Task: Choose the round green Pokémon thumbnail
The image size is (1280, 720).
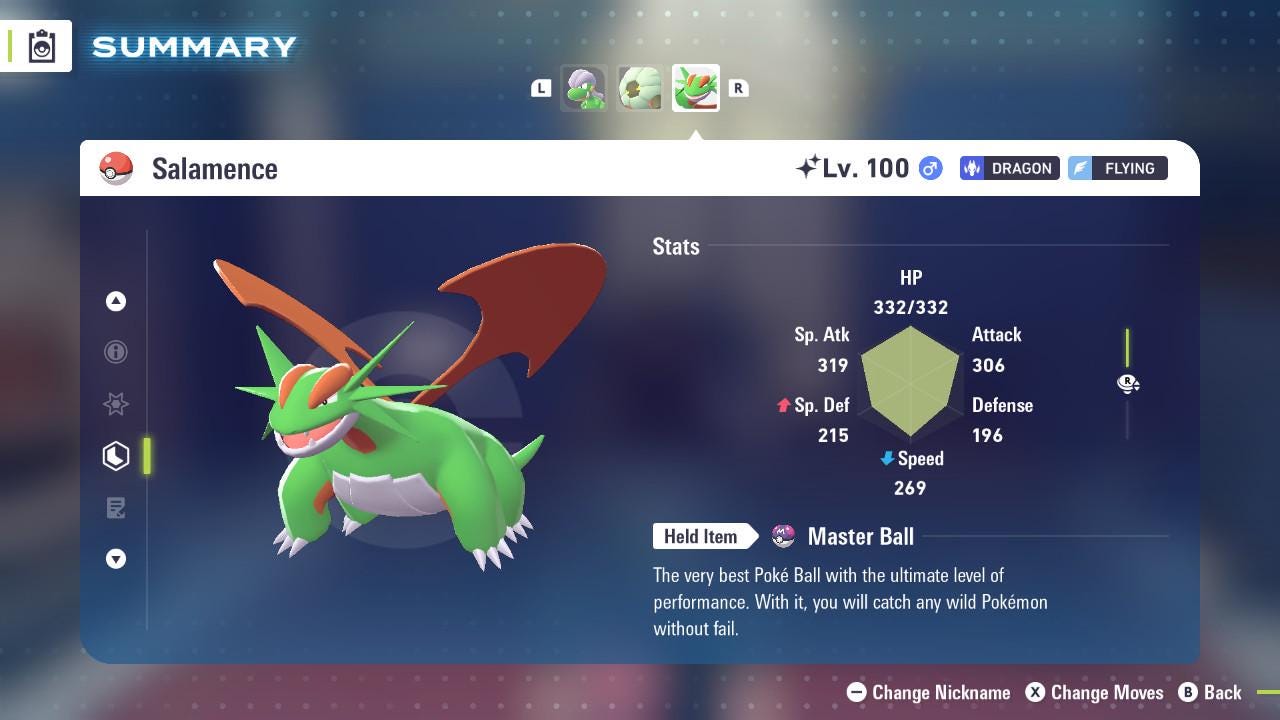Action: click(x=640, y=88)
